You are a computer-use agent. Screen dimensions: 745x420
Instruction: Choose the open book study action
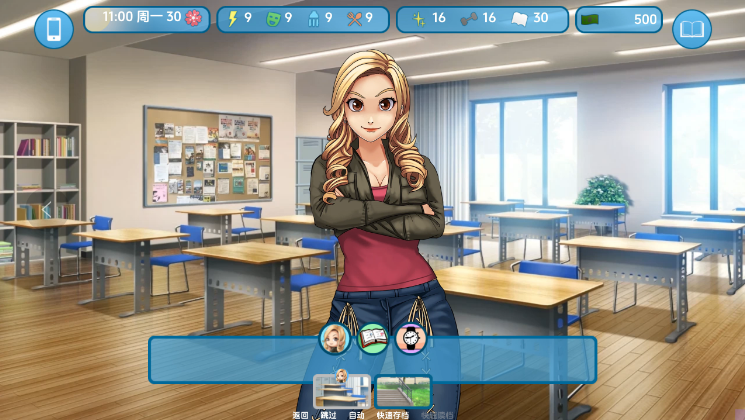click(373, 339)
